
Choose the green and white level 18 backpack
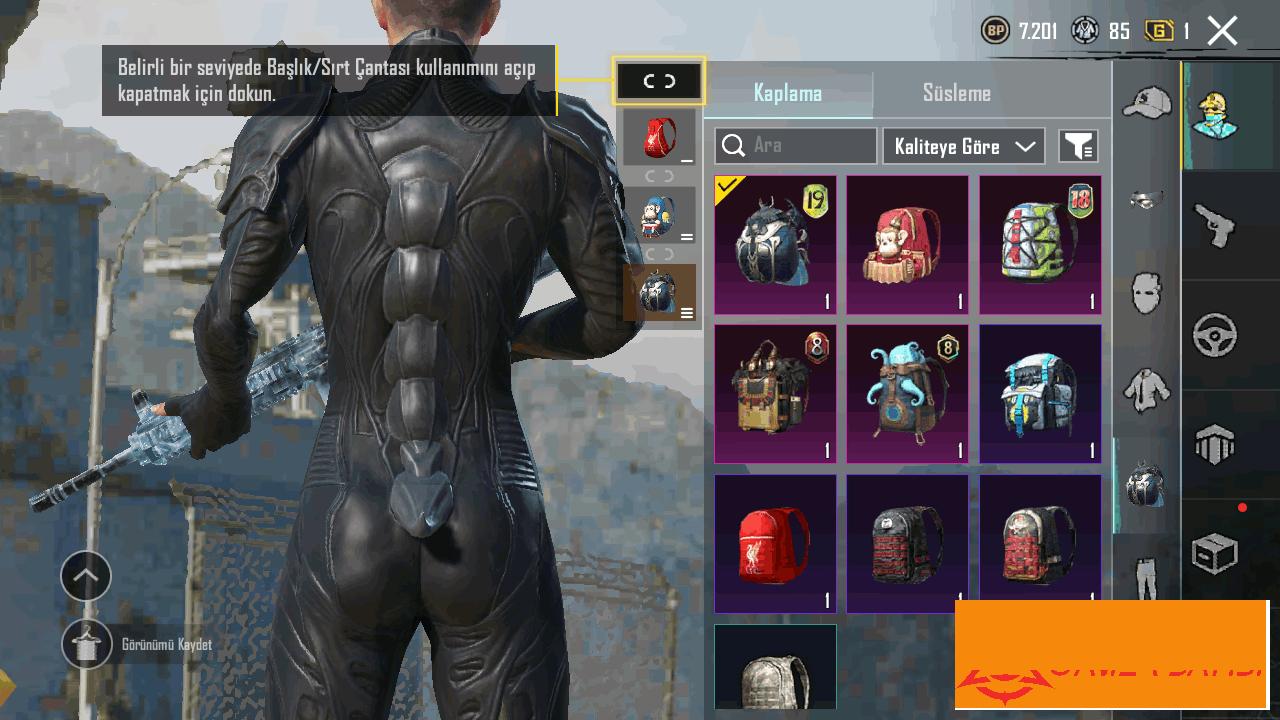[1040, 245]
